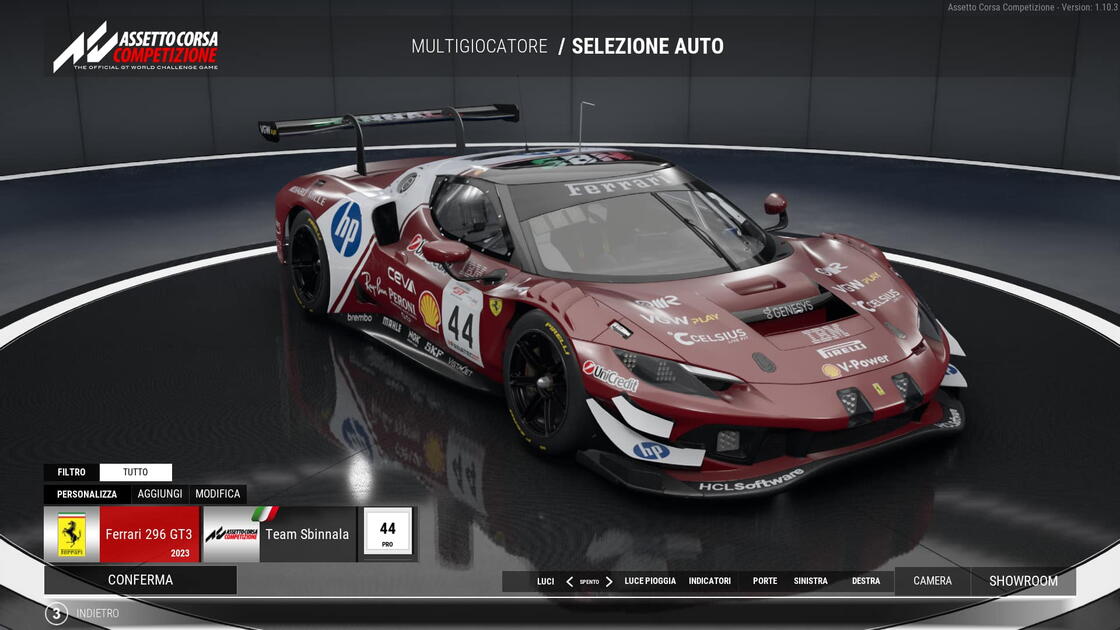The image size is (1120, 630).
Task: Open the SHOWROOM view
Action: click(1023, 581)
